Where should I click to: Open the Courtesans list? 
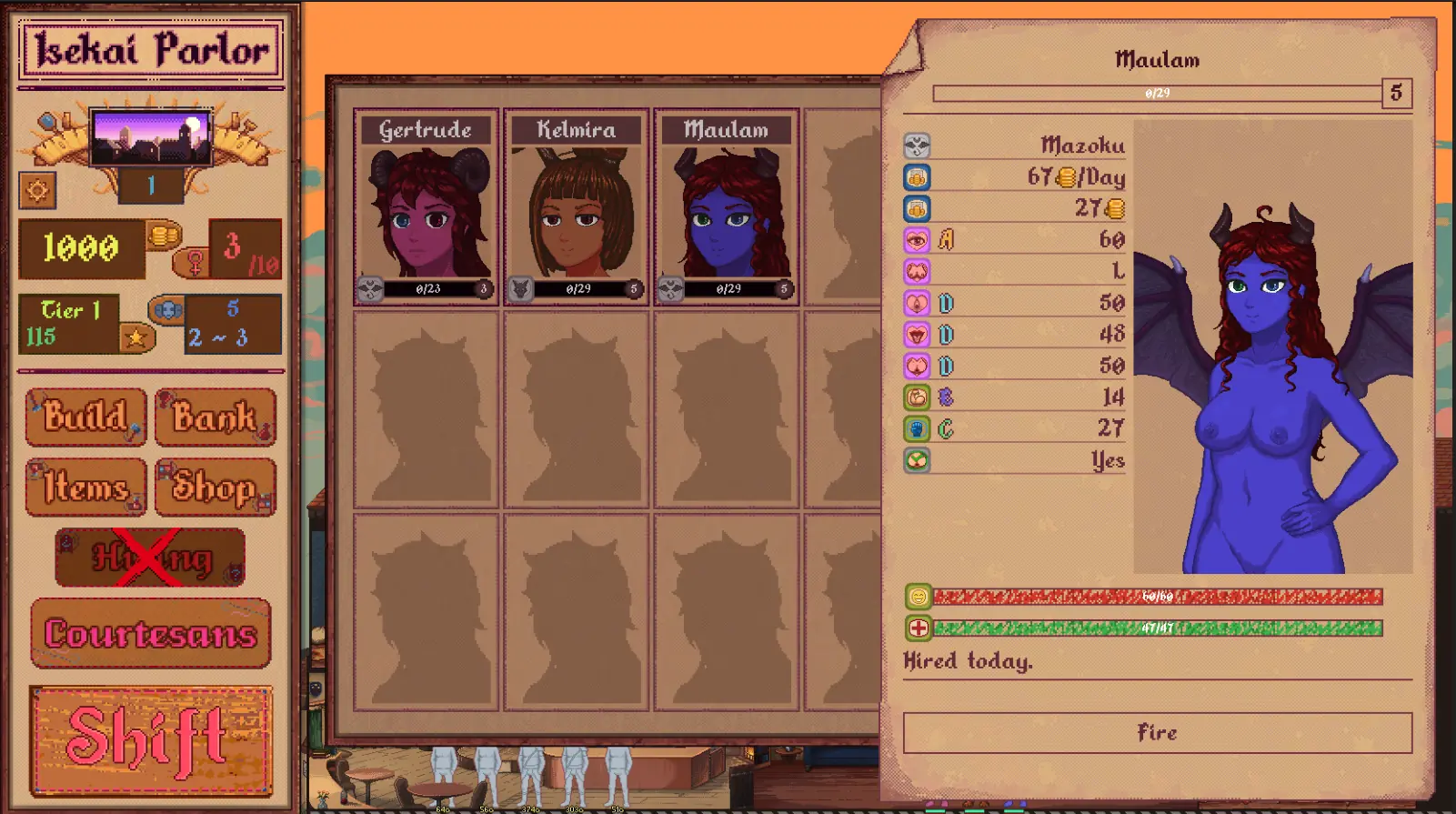(151, 634)
